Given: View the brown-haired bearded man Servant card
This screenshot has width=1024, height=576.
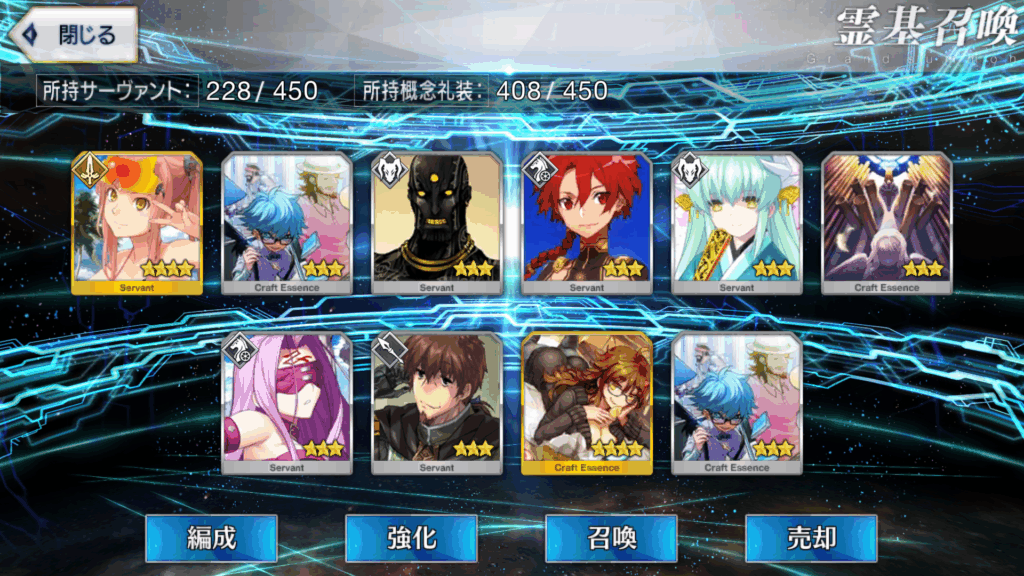Looking at the screenshot, I should tap(437, 402).
